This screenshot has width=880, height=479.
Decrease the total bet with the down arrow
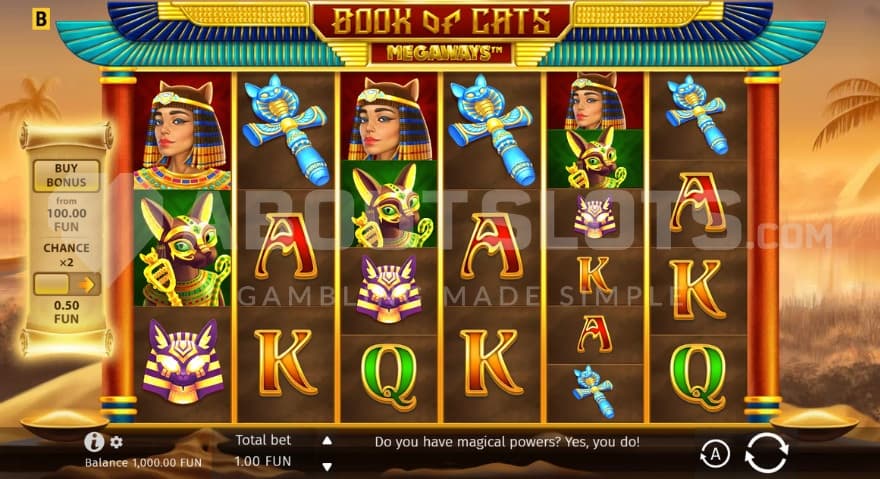click(x=326, y=465)
